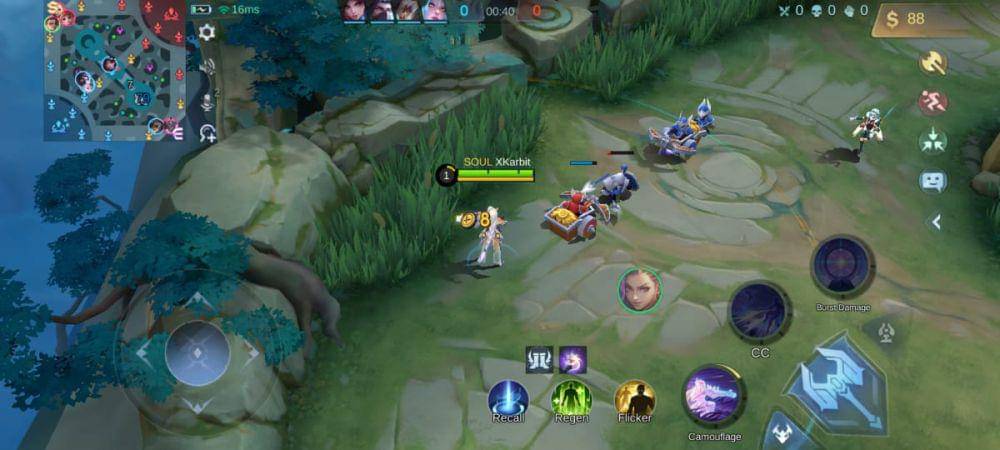Tap the attack-turret button
The height and width of the screenshot is (450, 1000).
tap(884, 333)
